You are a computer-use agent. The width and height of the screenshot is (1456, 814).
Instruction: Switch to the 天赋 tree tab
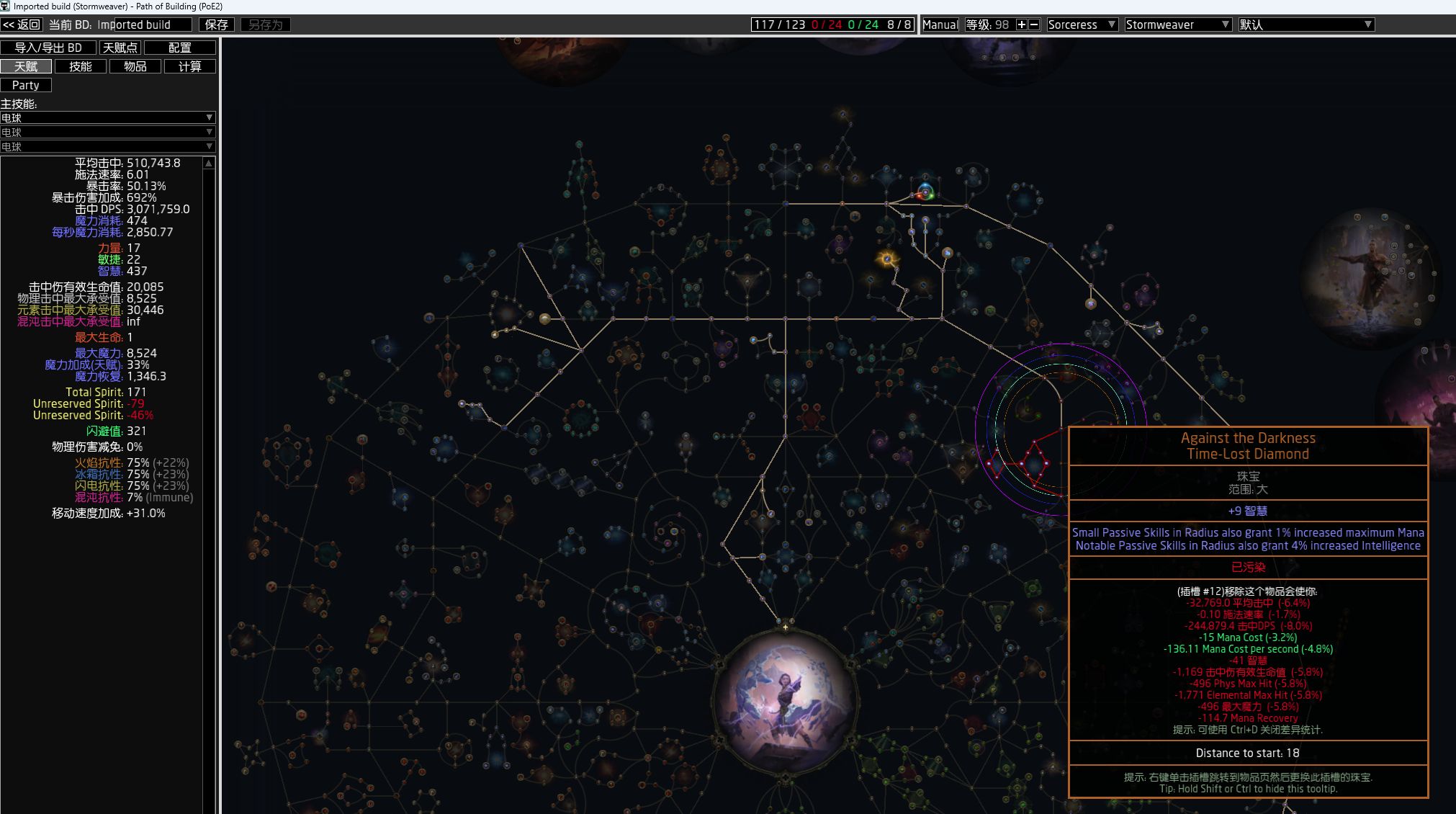(x=26, y=66)
